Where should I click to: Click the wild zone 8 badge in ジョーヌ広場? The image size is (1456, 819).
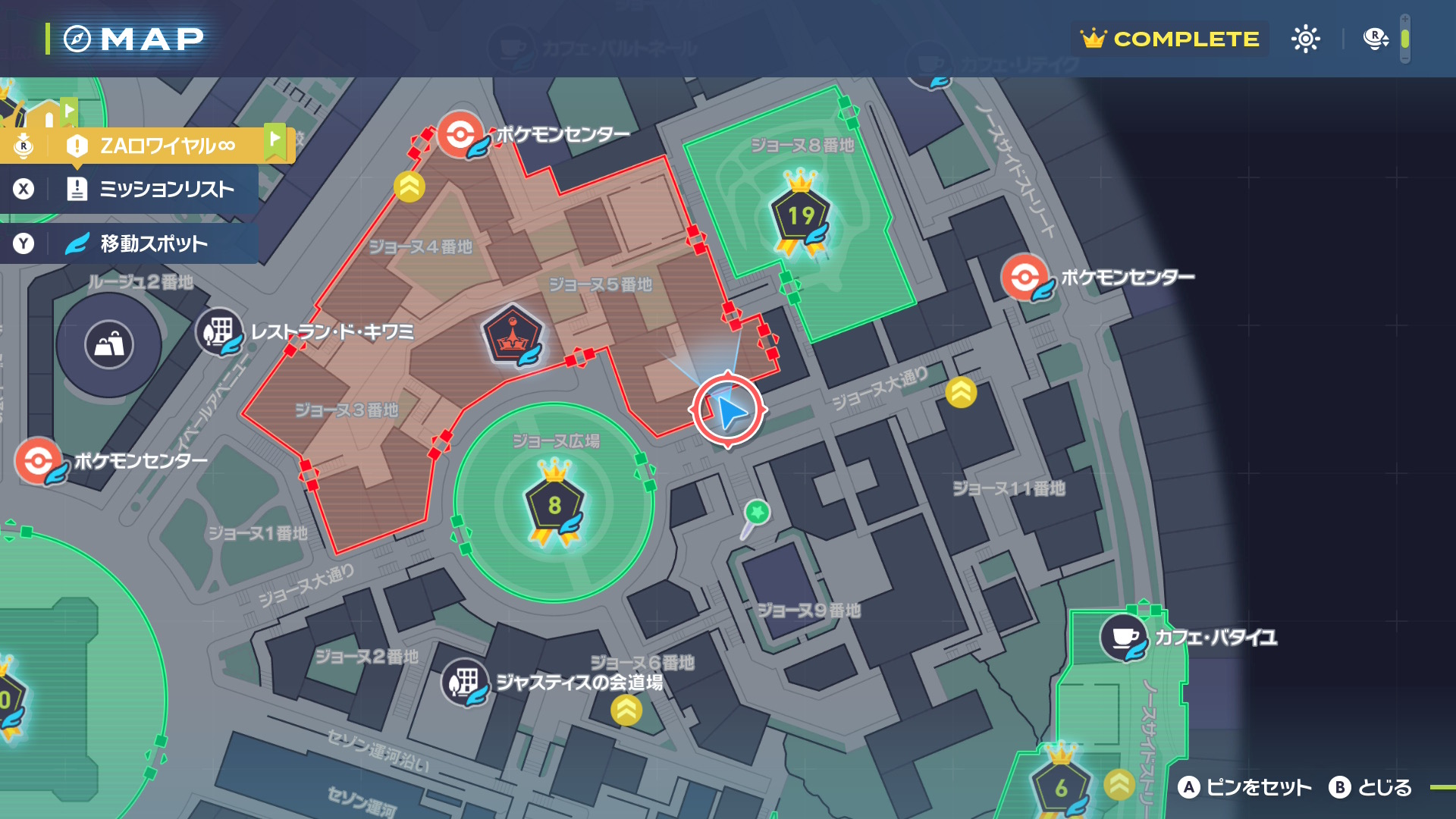(x=555, y=504)
